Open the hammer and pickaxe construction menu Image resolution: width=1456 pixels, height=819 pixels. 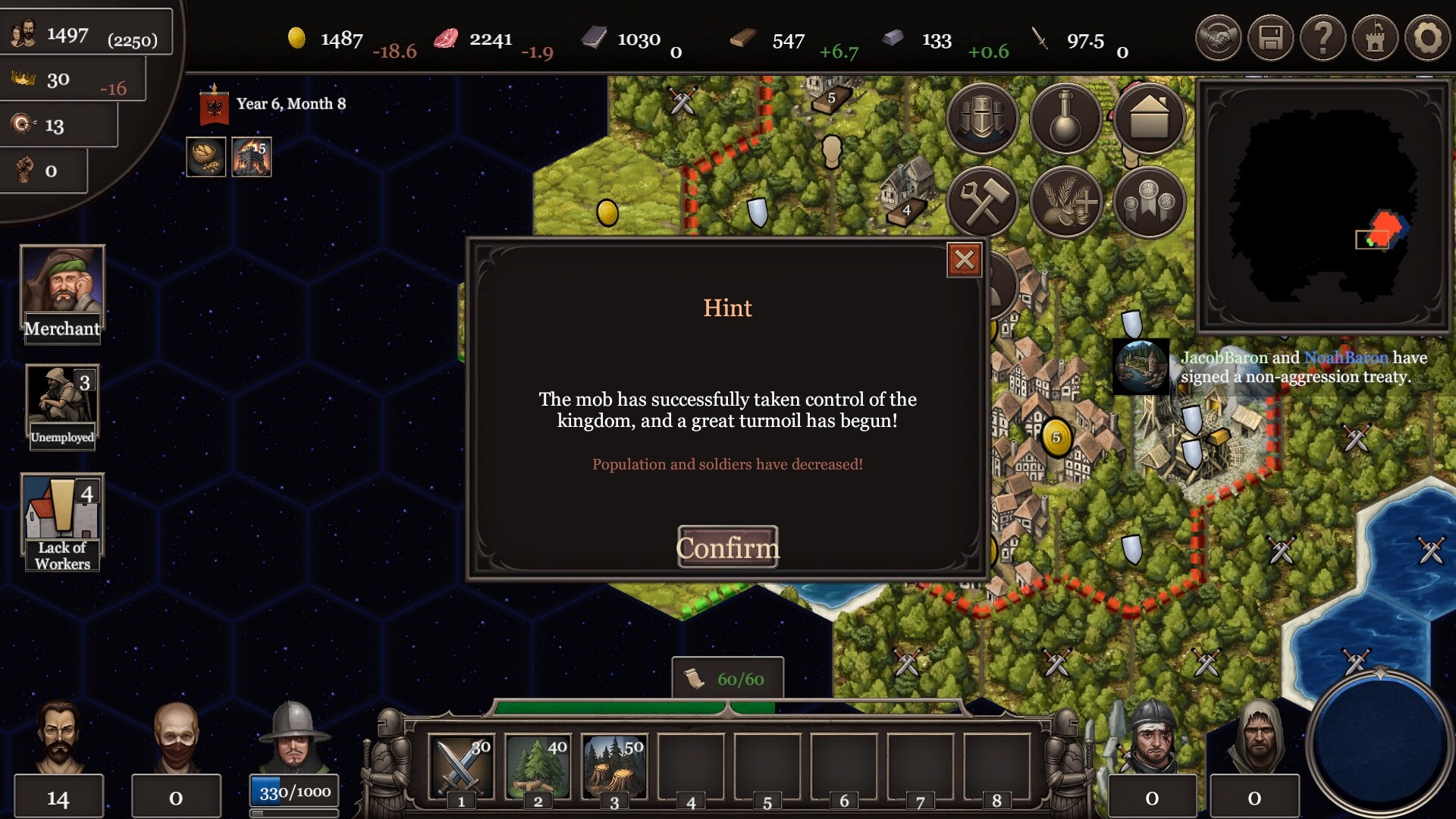pyautogui.click(x=982, y=202)
